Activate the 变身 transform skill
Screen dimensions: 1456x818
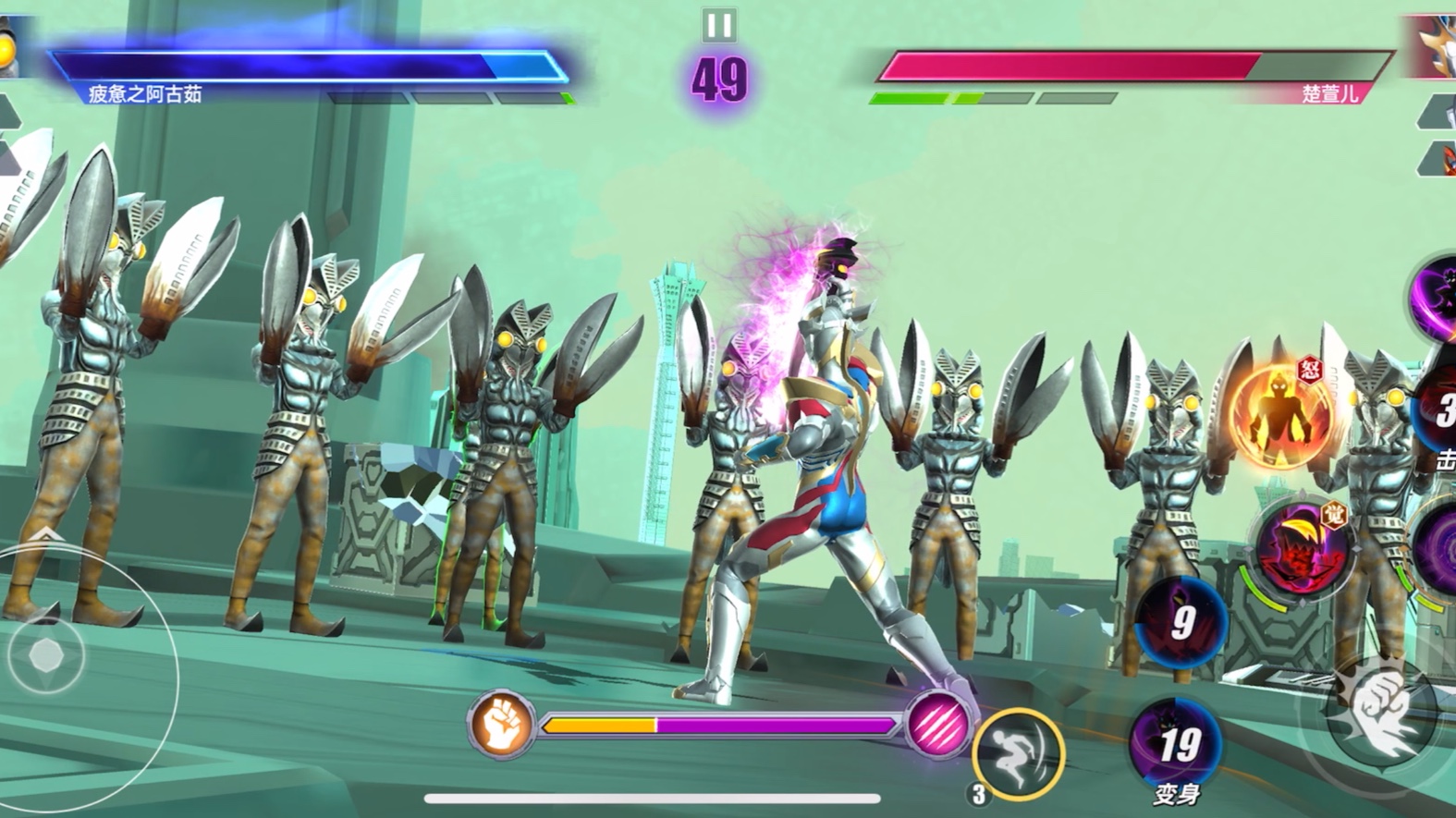click(1175, 745)
